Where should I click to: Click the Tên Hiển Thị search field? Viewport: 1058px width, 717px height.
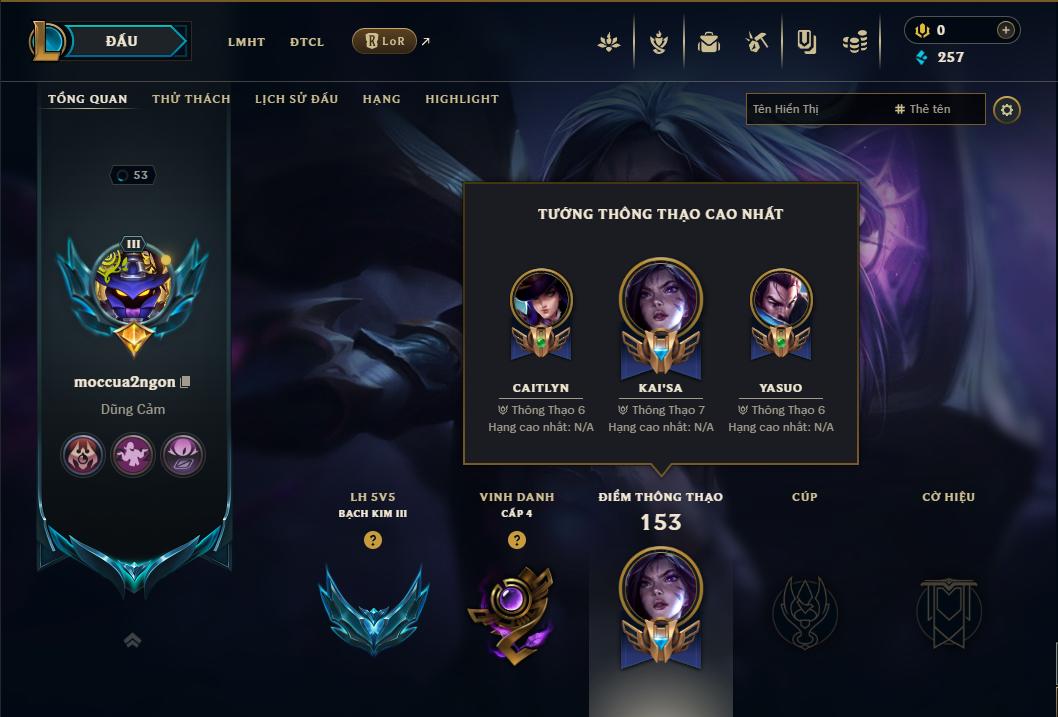[816, 109]
